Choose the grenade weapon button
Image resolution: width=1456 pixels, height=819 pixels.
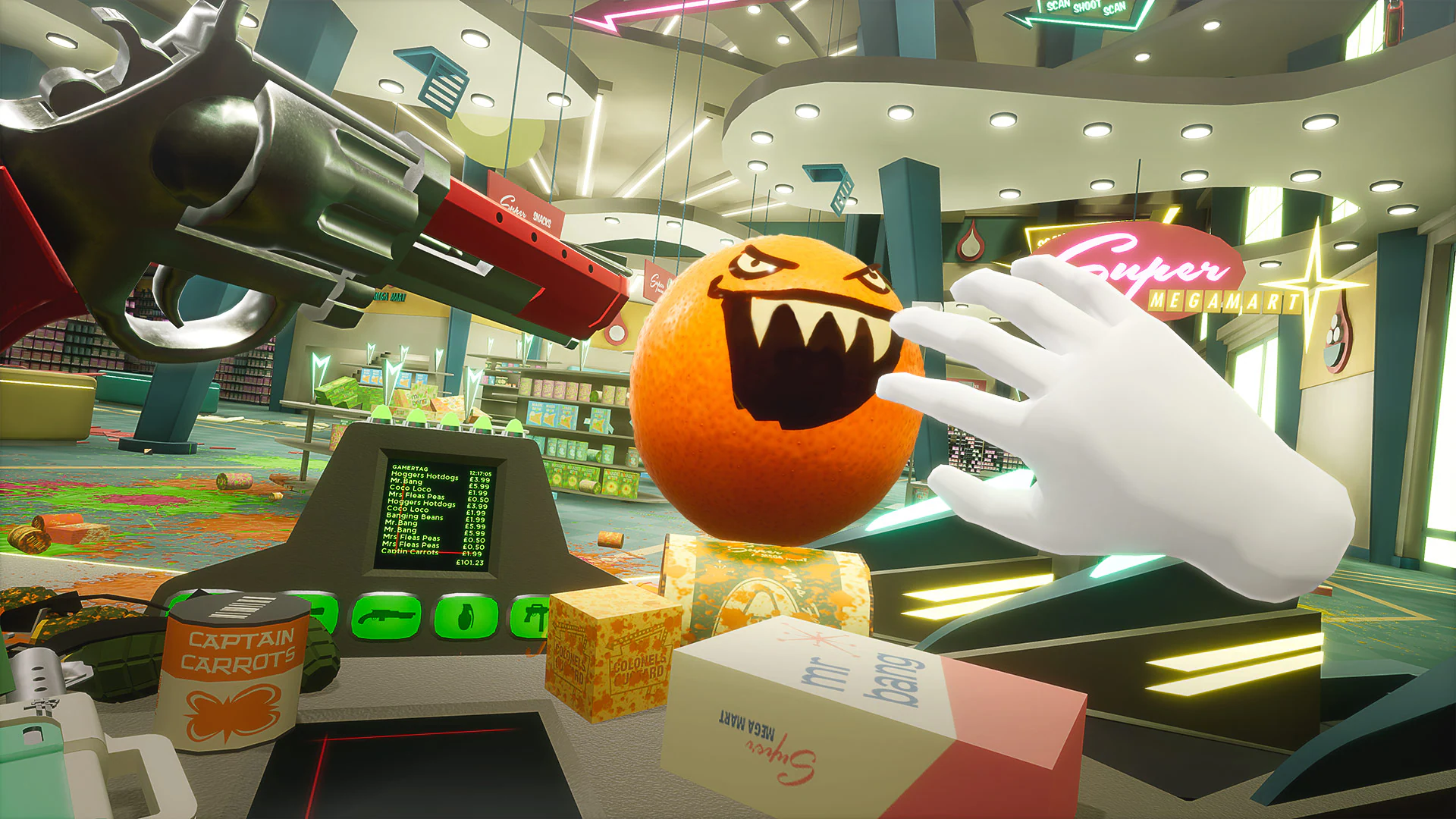(466, 616)
